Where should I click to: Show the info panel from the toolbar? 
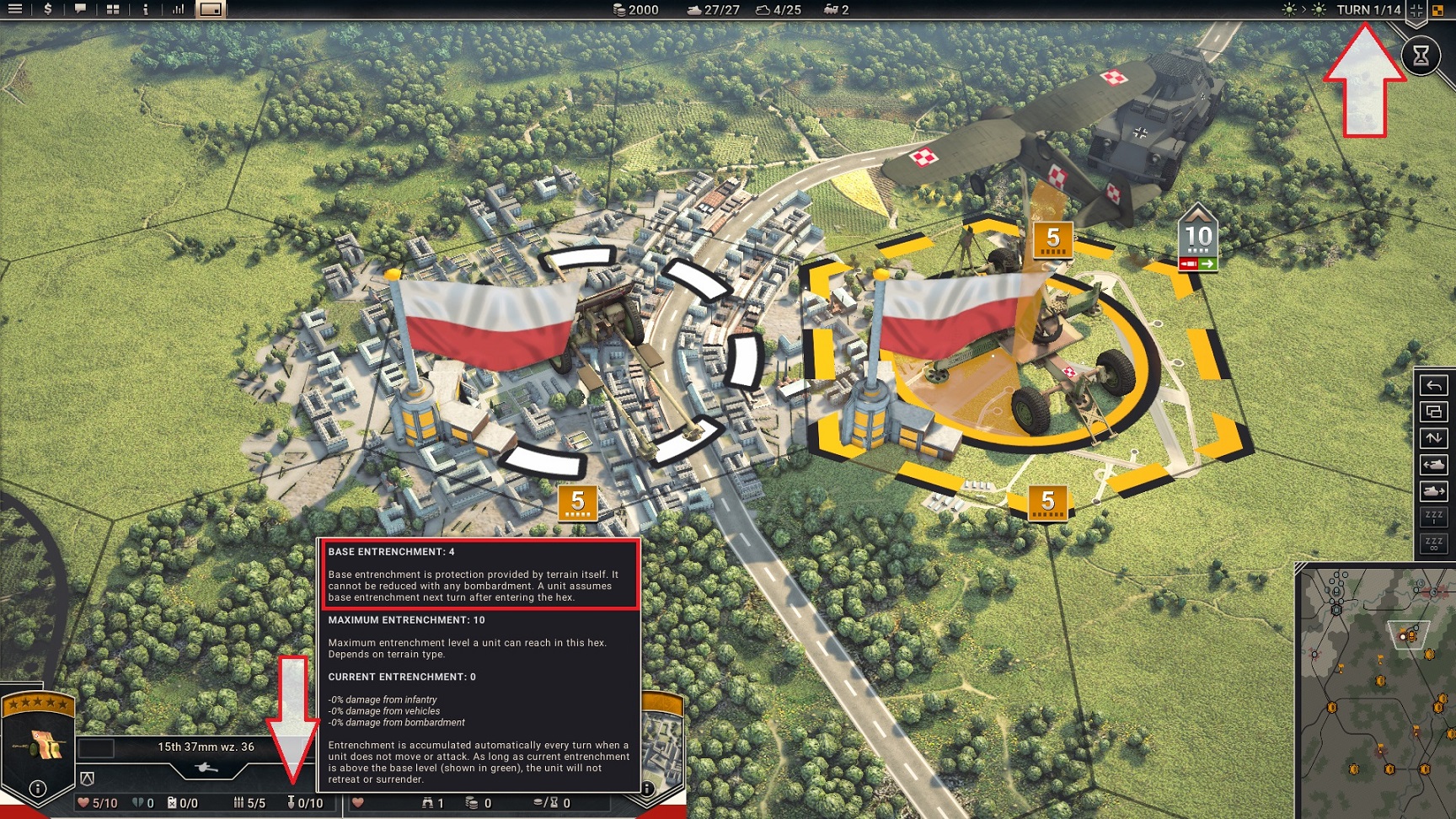[x=146, y=9]
